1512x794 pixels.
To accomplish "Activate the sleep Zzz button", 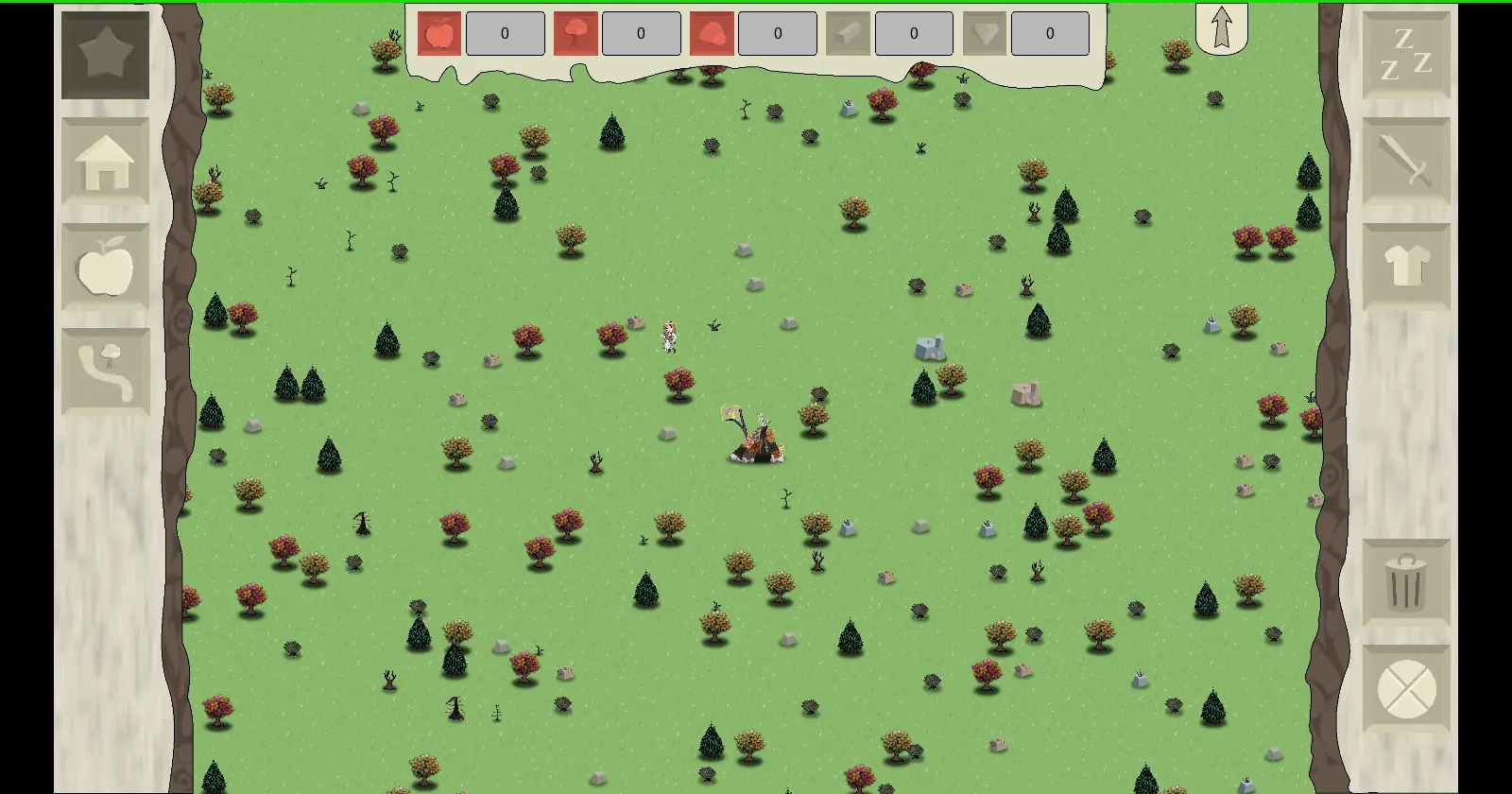I will point(1406,55).
